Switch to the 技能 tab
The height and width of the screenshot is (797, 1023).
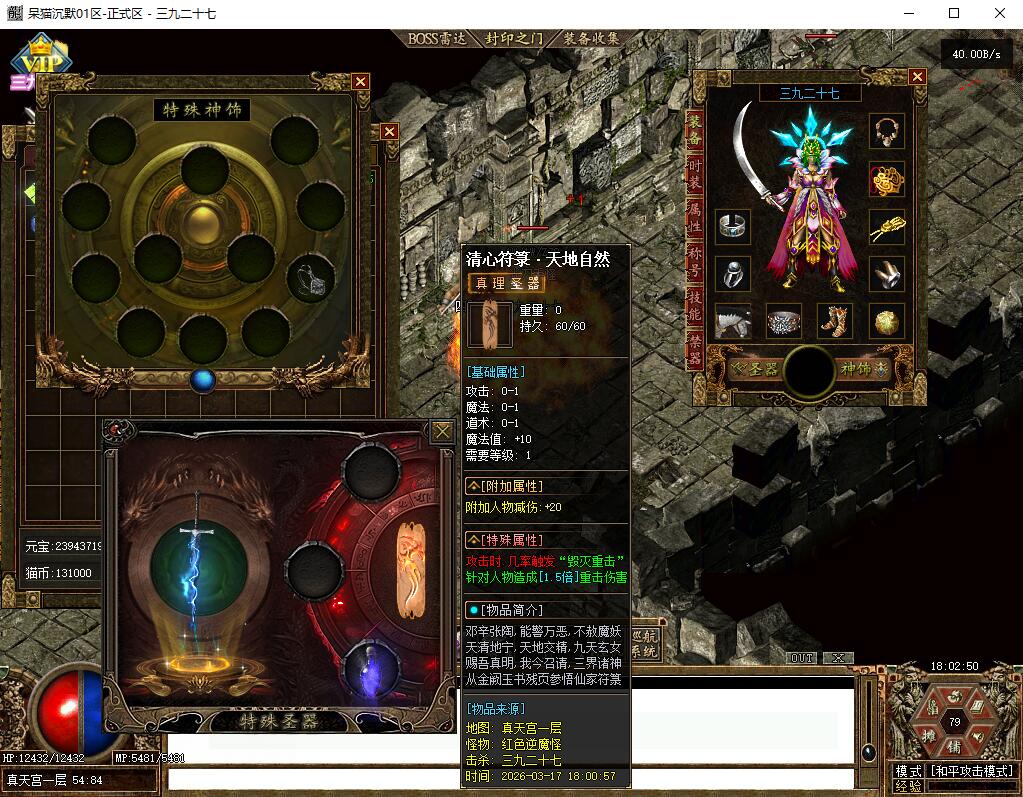(x=695, y=307)
